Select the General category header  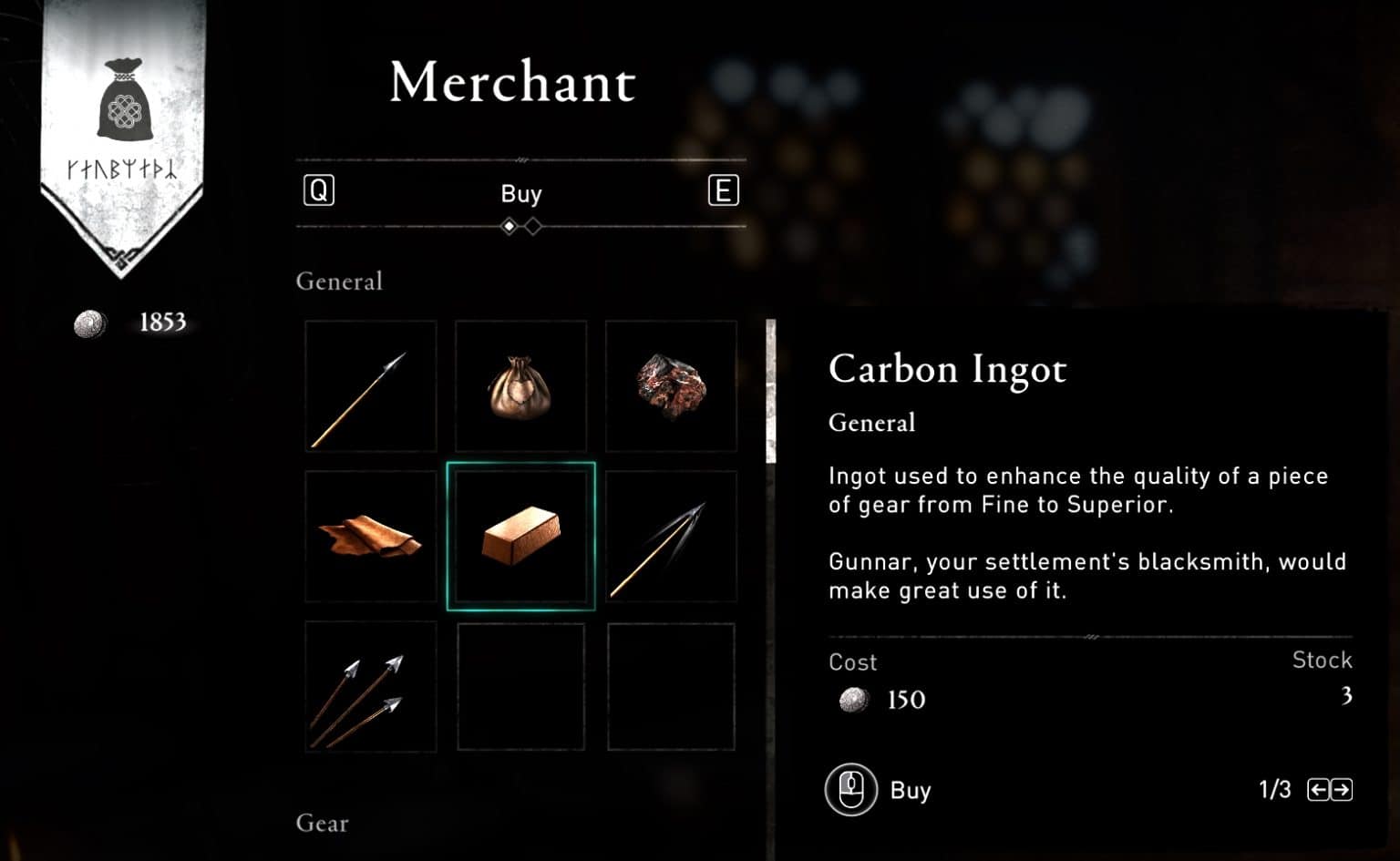(x=339, y=282)
